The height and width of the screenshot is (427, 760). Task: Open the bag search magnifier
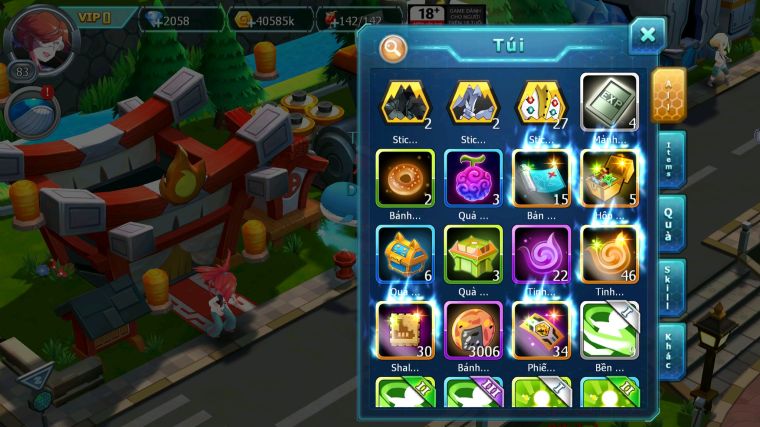click(394, 47)
